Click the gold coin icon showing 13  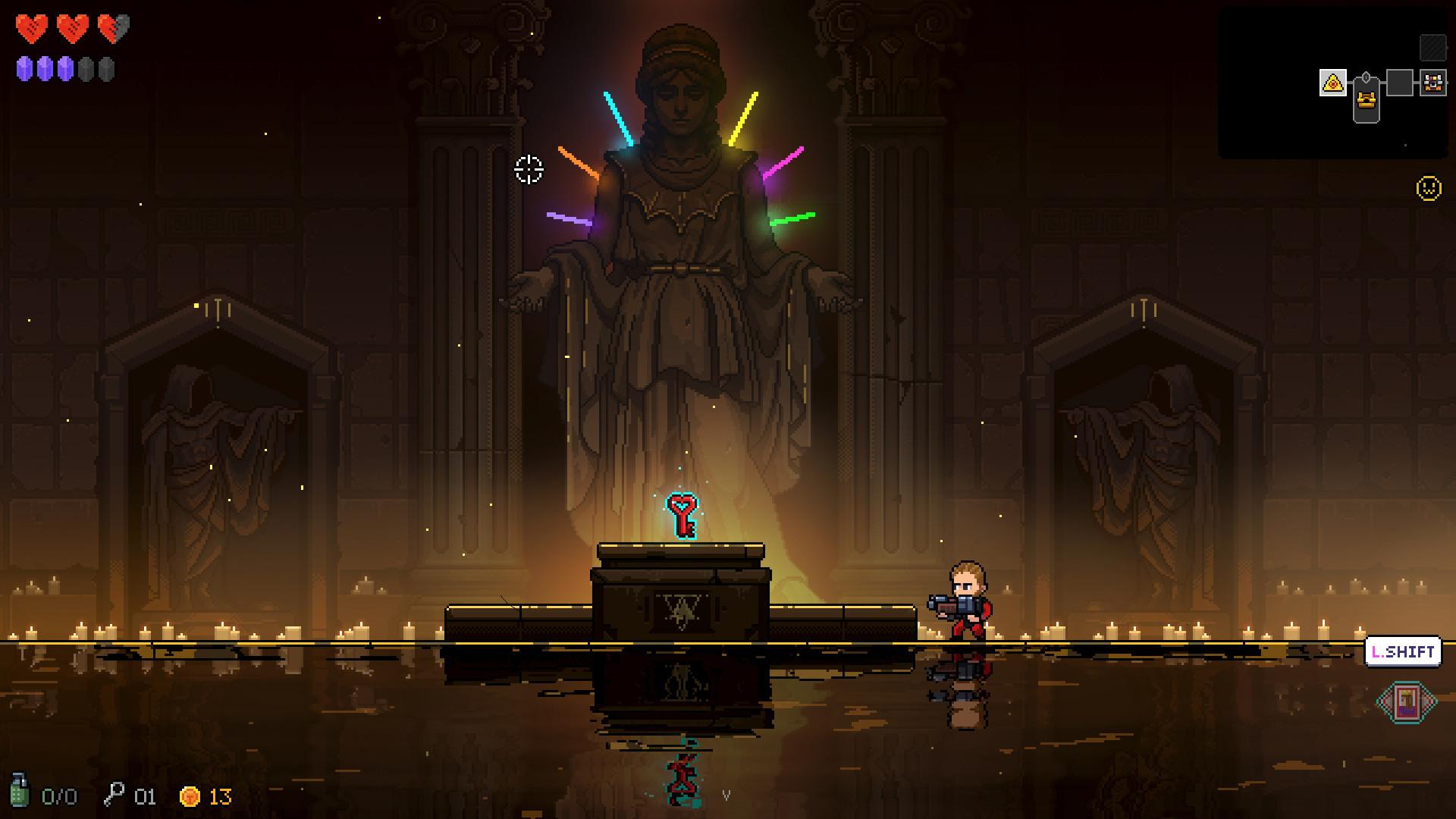tap(191, 797)
